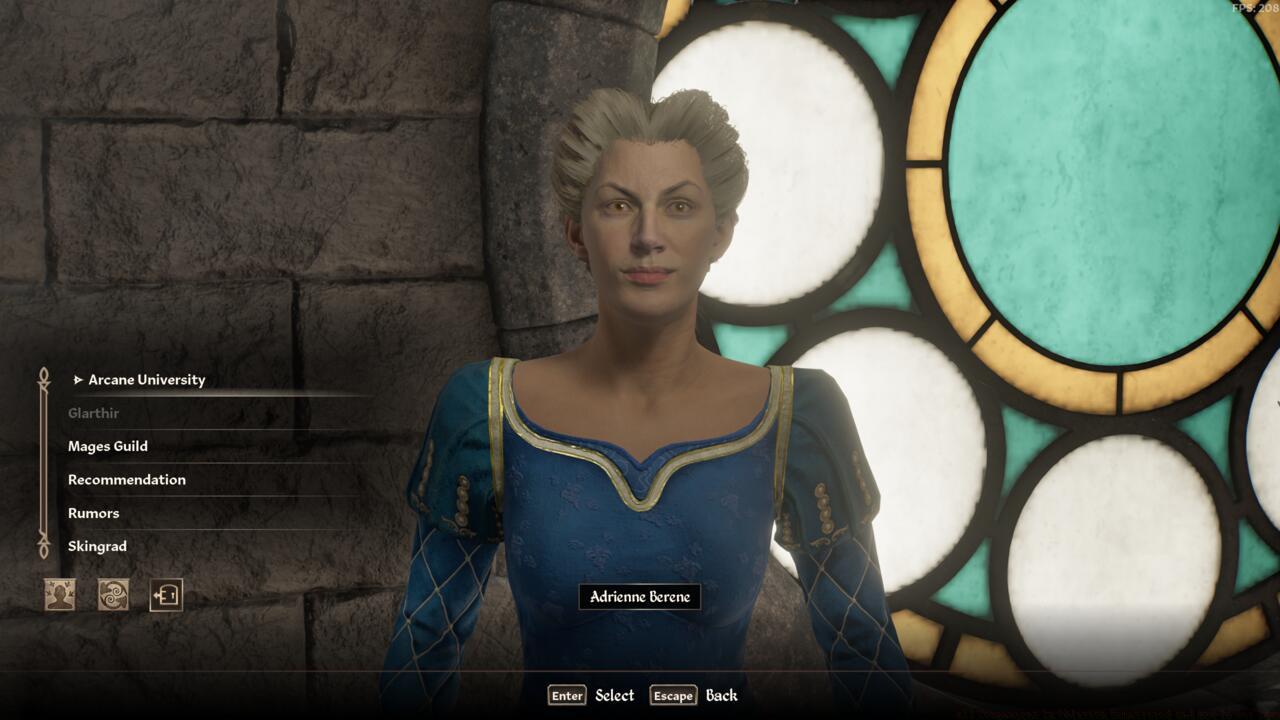Choose the Recommendation topic

[125, 480]
